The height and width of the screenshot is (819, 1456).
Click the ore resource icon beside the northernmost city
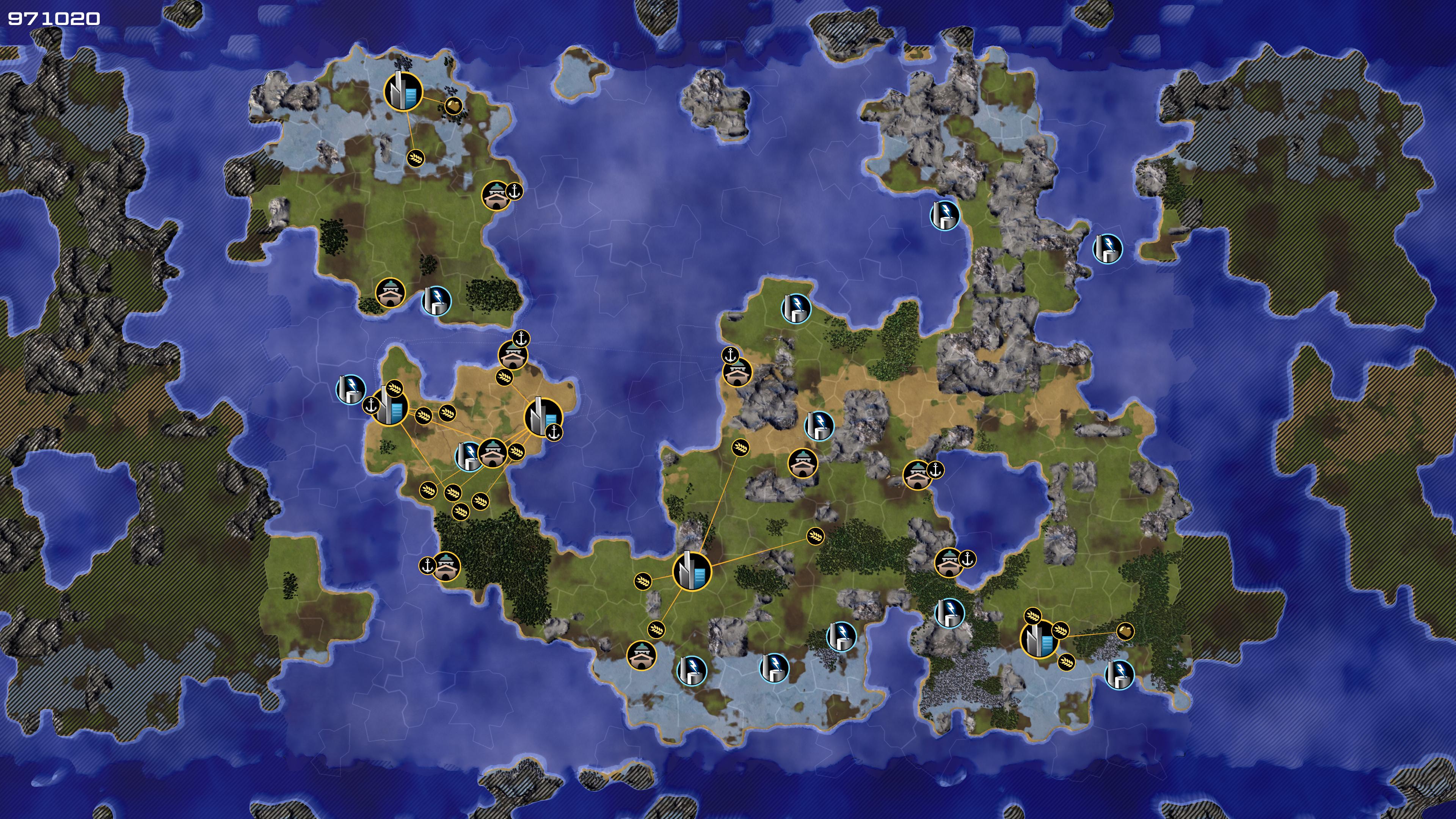pyautogui.click(x=453, y=105)
